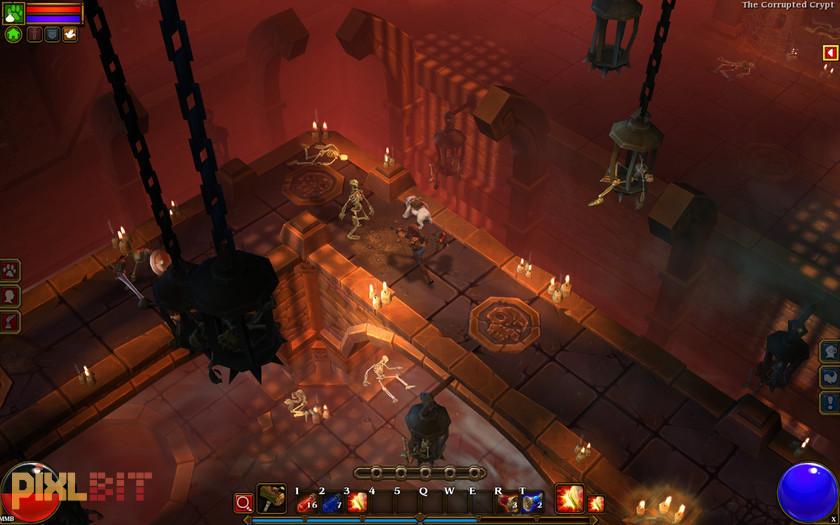The width and height of the screenshot is (840, 525).
Task: Select the large left-click skill icon
Action: pyautogui.click(x=569, y=499)
